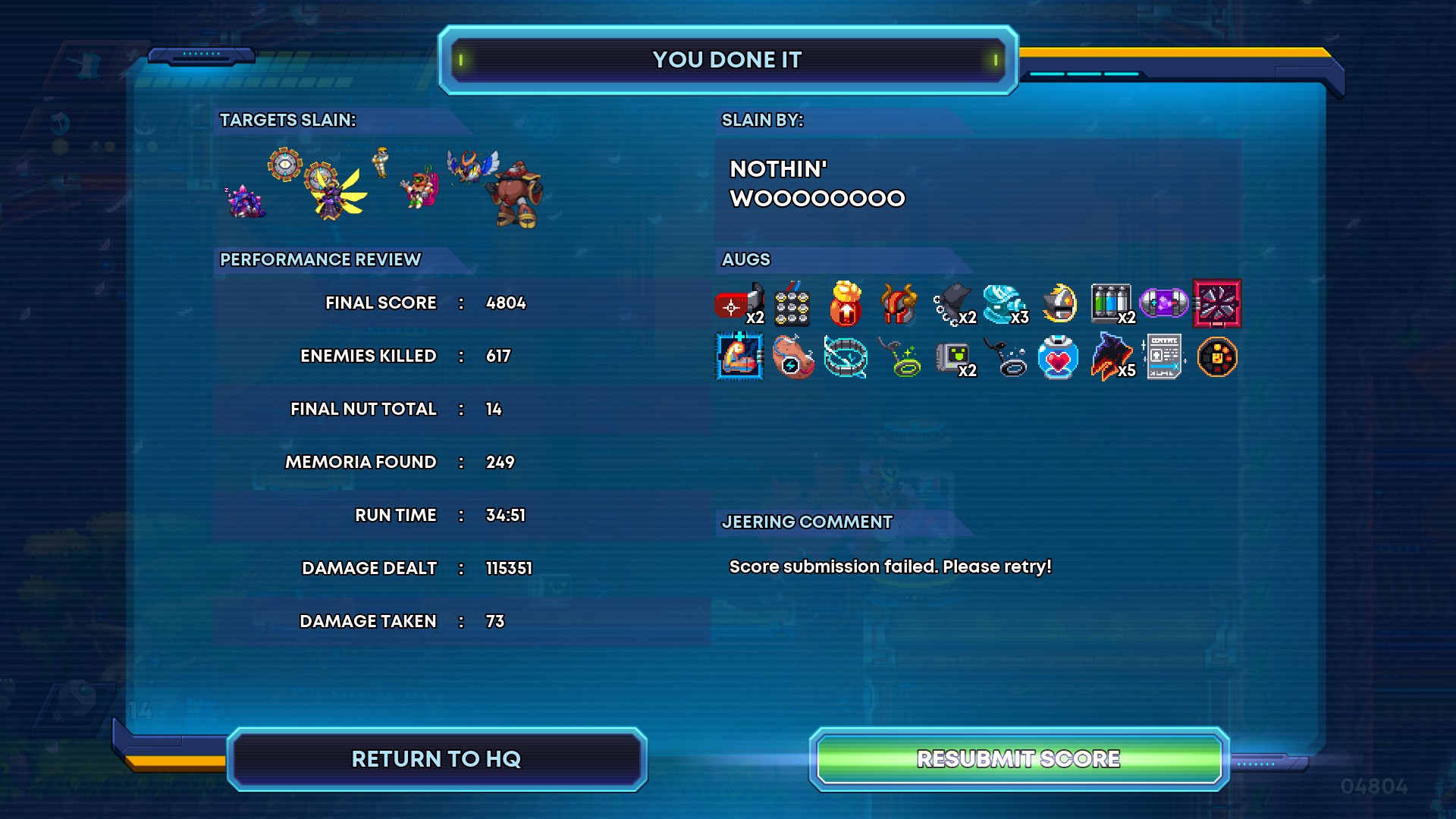Screen dimensions: 1456x819
Task: Inspect the shattered glass aug icon
Action: (1217, 304)
